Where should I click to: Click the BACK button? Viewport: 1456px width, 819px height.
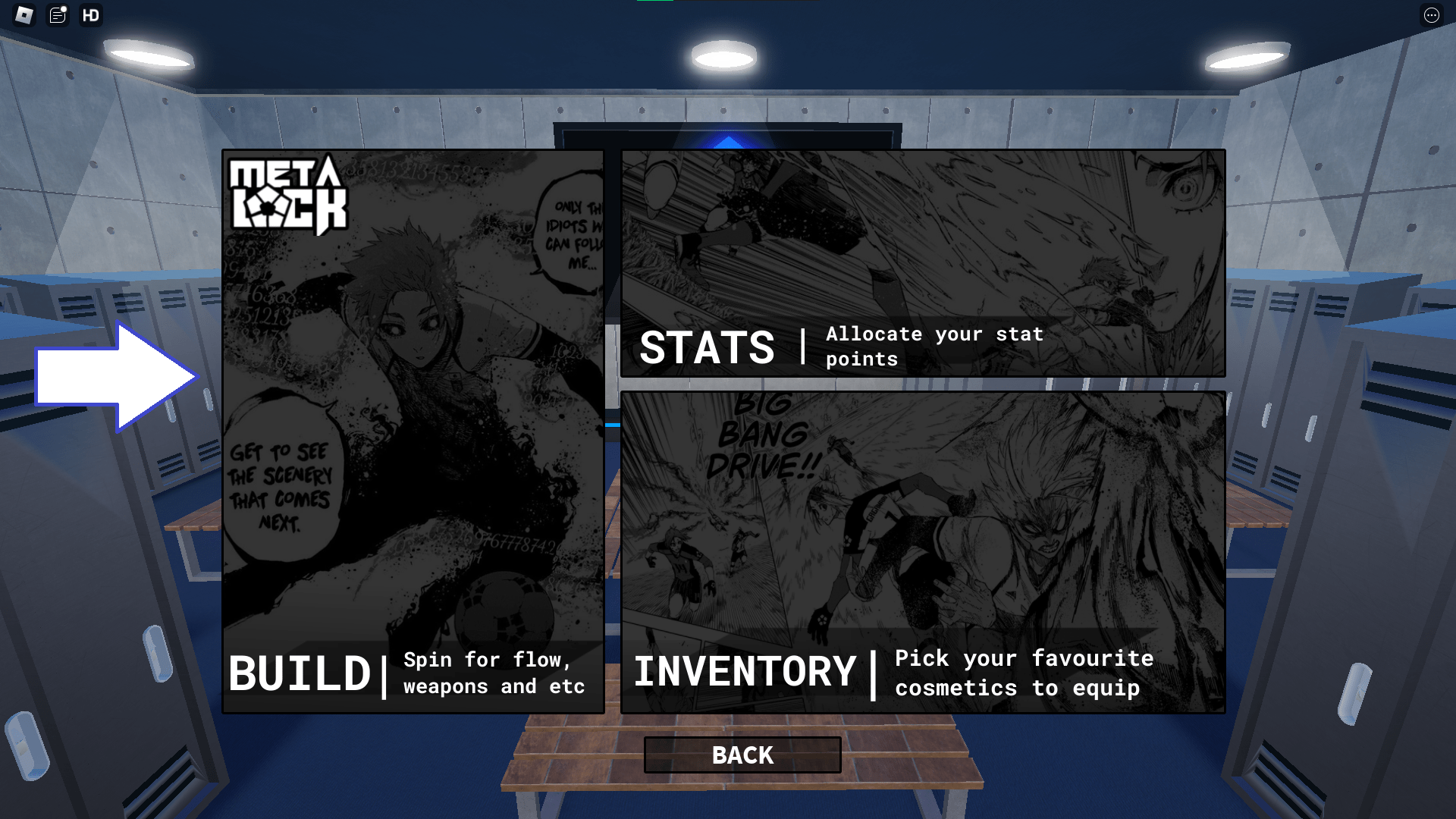point(742,755)
